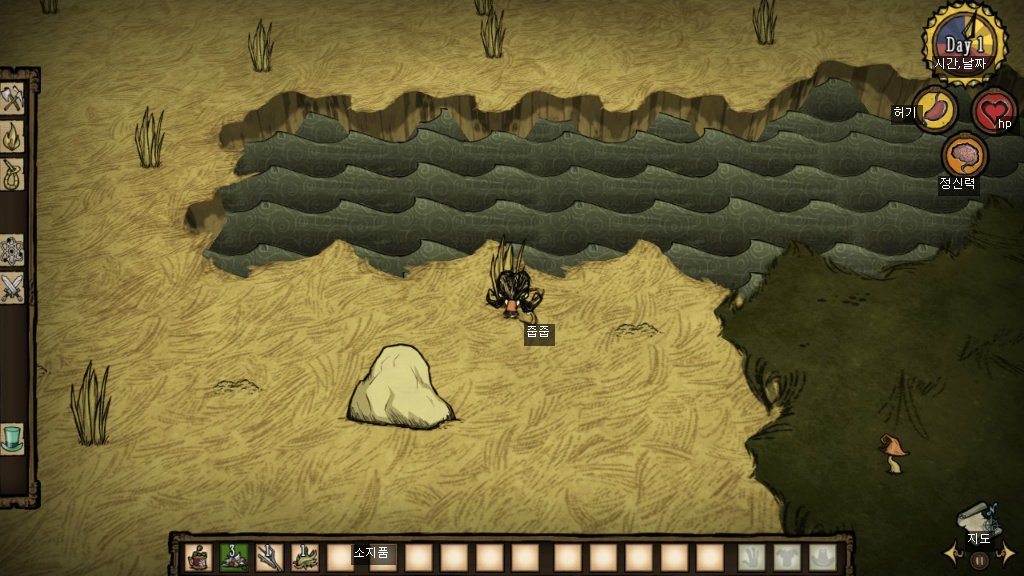Pause the game with the pause button
The height and width of the screenshot is (576, 1024).
click(x=979, y=561)
